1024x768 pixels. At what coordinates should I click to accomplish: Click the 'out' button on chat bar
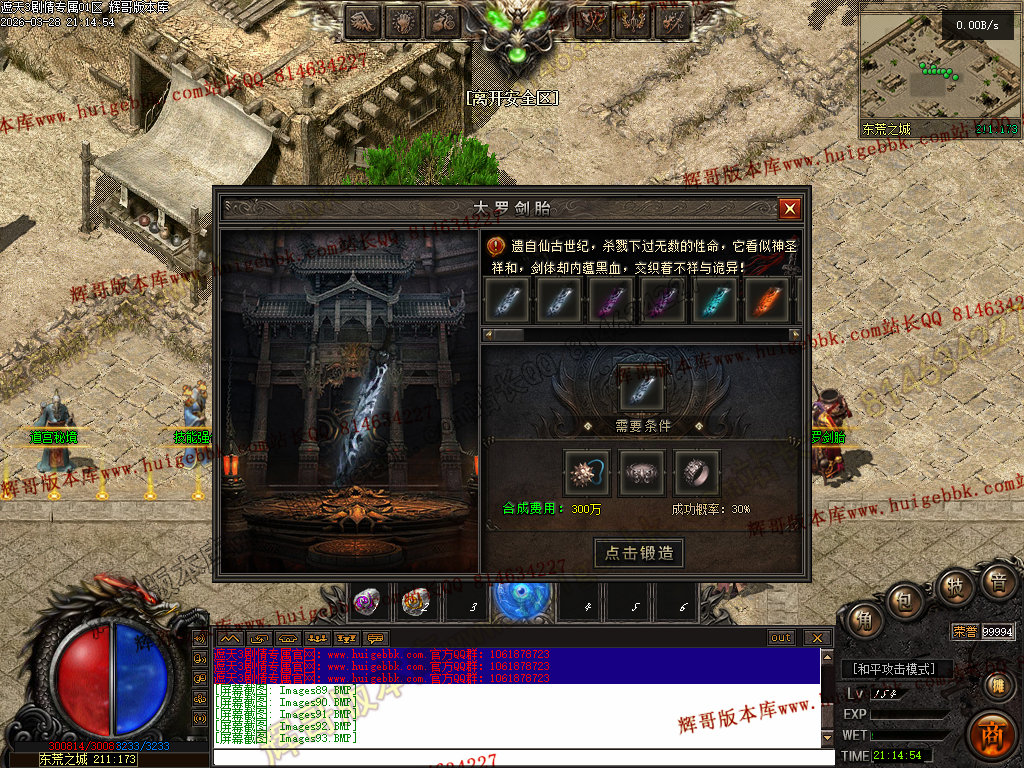tap(781, 638)
